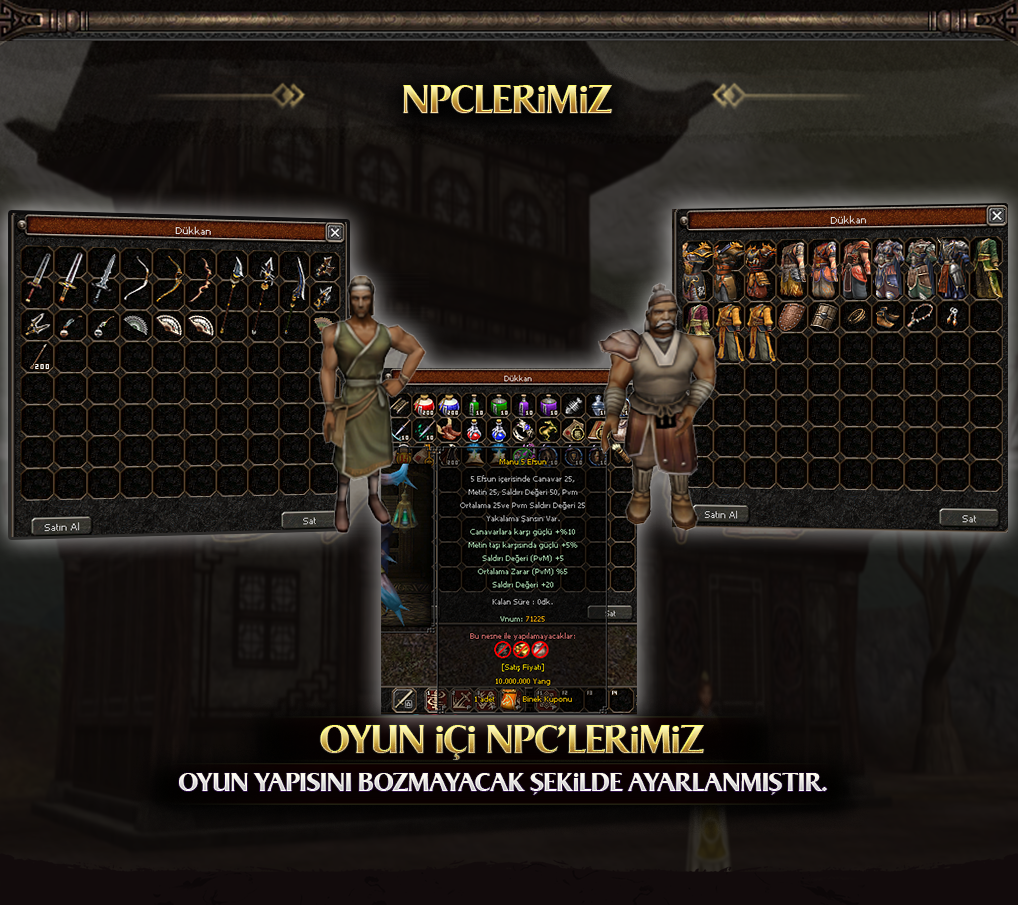Image resolution: width=1018 pixels, height=905 pixels.
Task: Pick the beaded necklace item
Action: click(918, 318)
